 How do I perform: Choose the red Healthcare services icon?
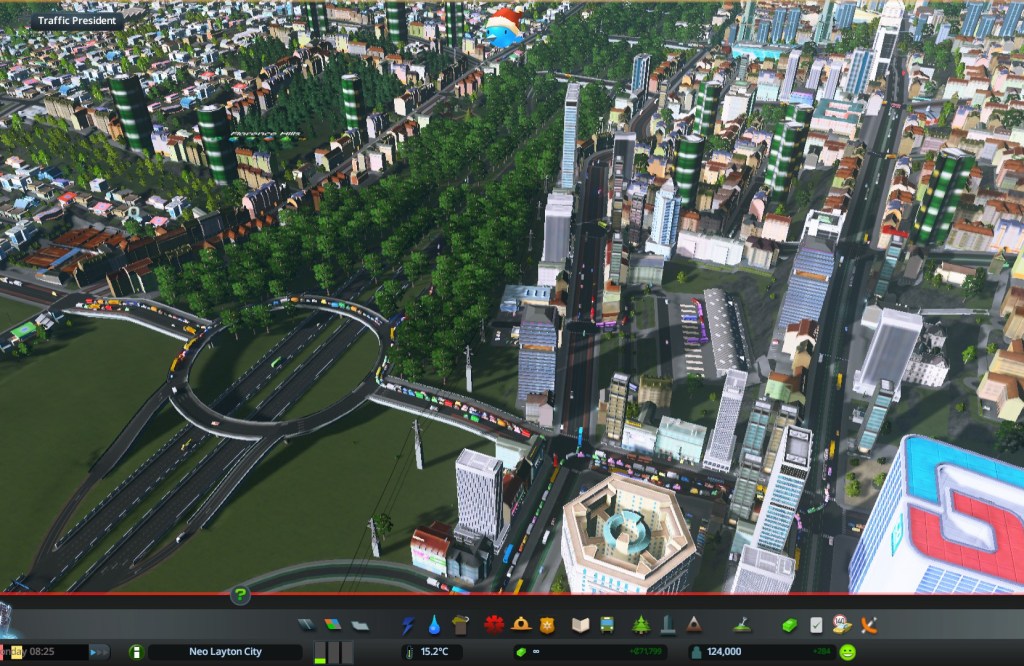pyautogui.click(x=494, y=625)
